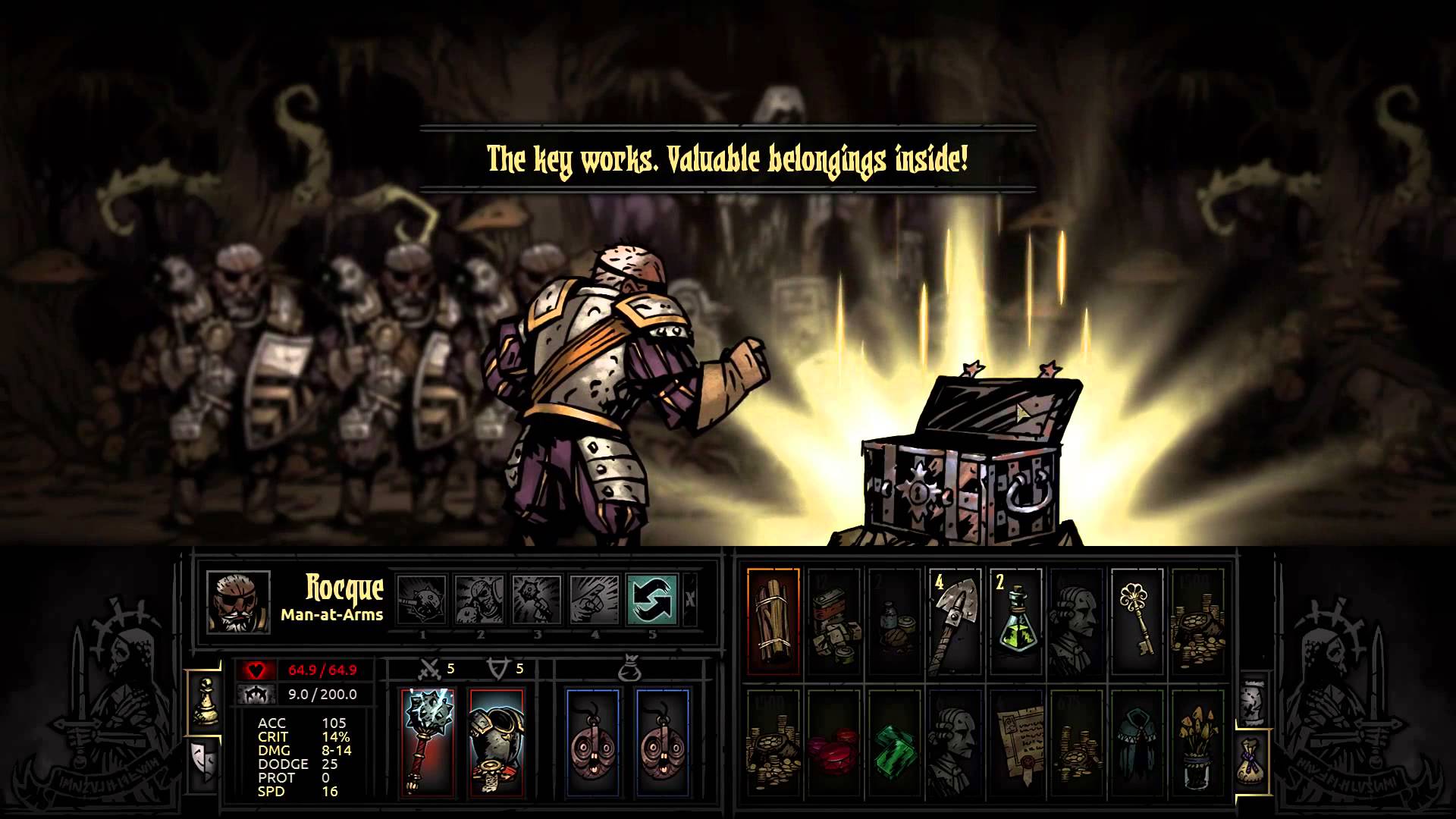This screenshot has width=1456, height=819.
Task: Select the jar of yellow mushrooms
Action: click(x=1197, y=742)
